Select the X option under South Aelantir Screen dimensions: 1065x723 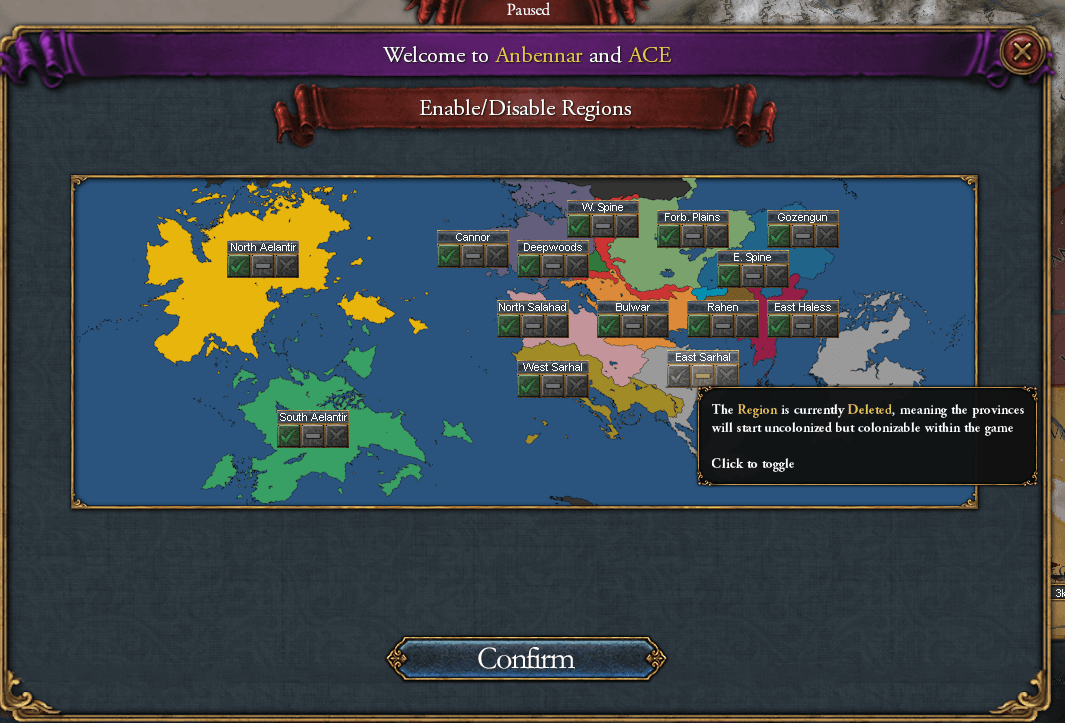click(337, 436)
